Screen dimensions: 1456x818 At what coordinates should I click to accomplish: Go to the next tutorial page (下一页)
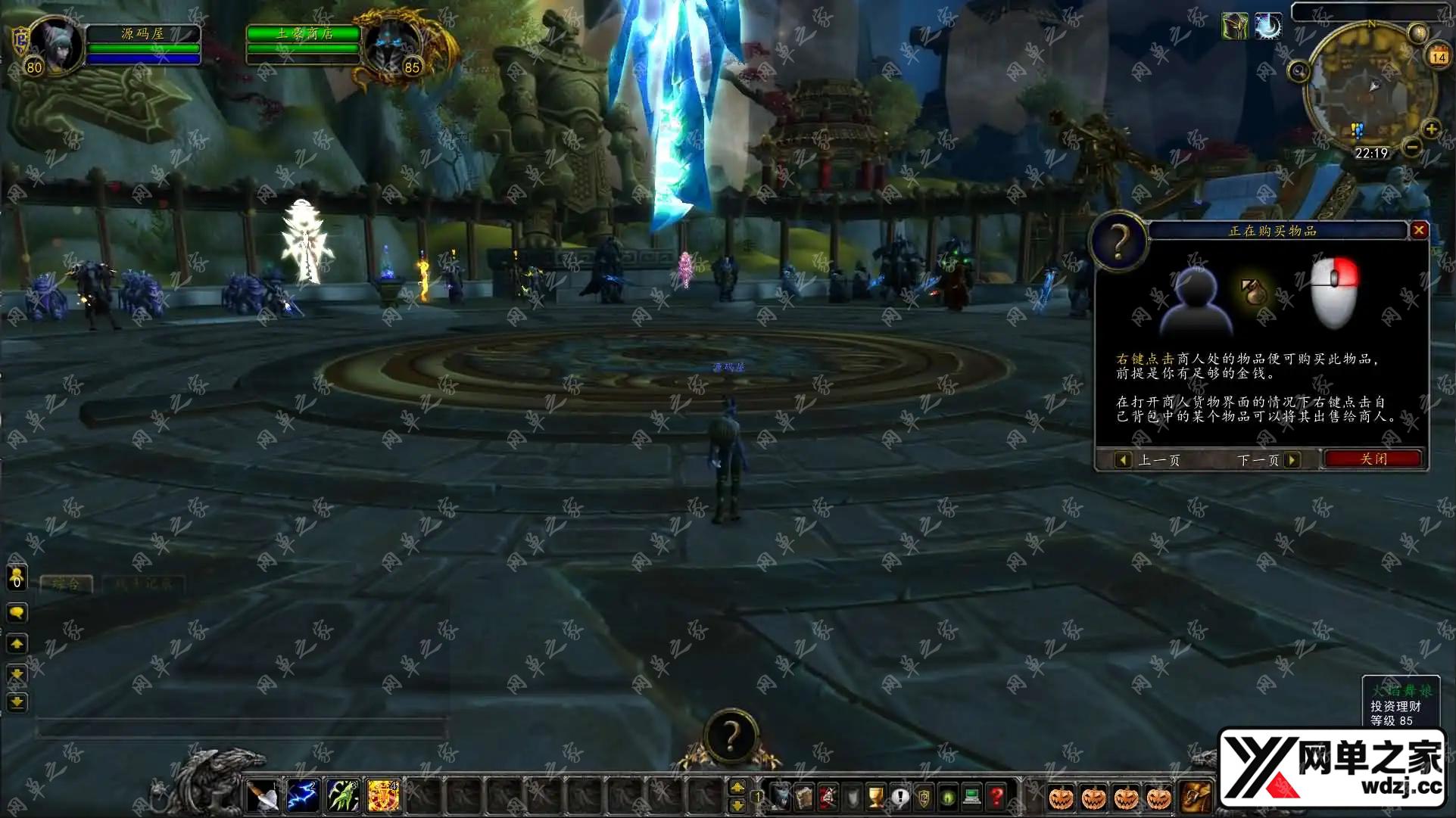[x=1292, y=460]
